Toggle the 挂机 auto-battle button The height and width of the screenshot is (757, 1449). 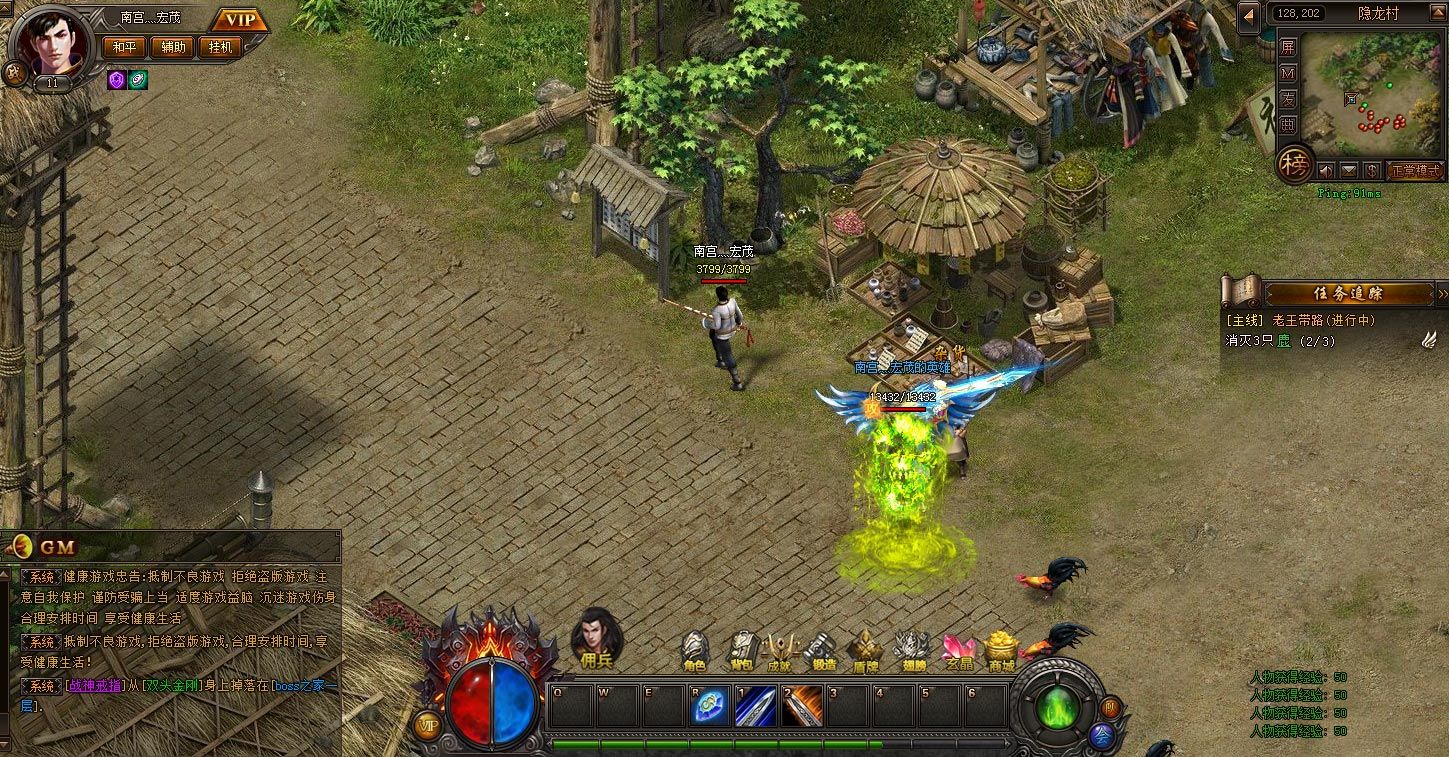[220, 47]
